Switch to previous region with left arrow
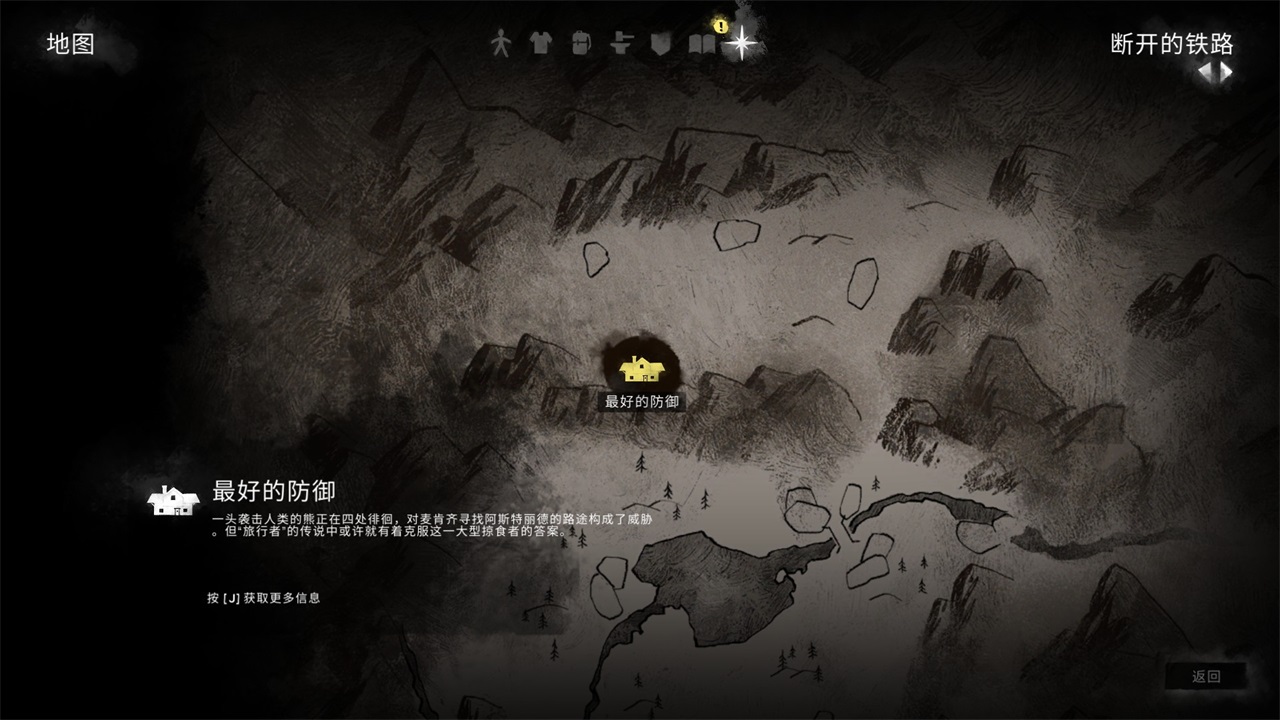Image resolution: width=1280 pixels, height=720 pixels. 1205,72
